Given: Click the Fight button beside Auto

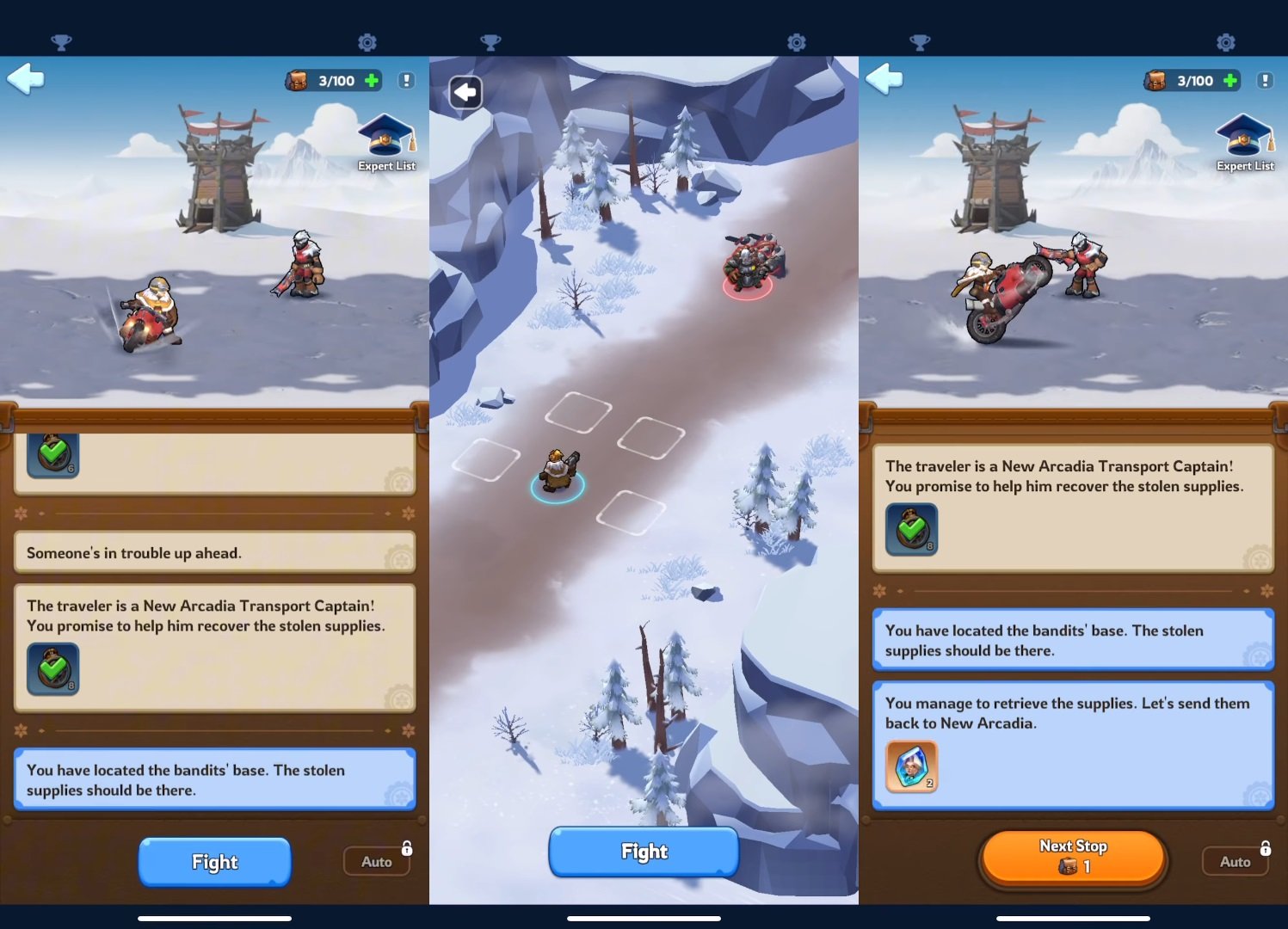Looking at the screenshot, I should 214,861.
